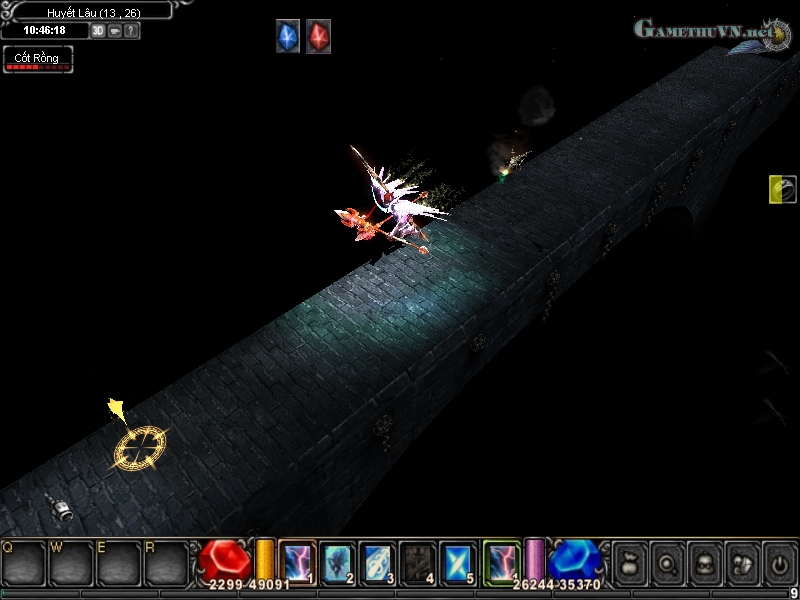Cast the skill in hotbar slot 3
Image resolution: width=800 pixels, height=600 pixels.
point(377,561)
